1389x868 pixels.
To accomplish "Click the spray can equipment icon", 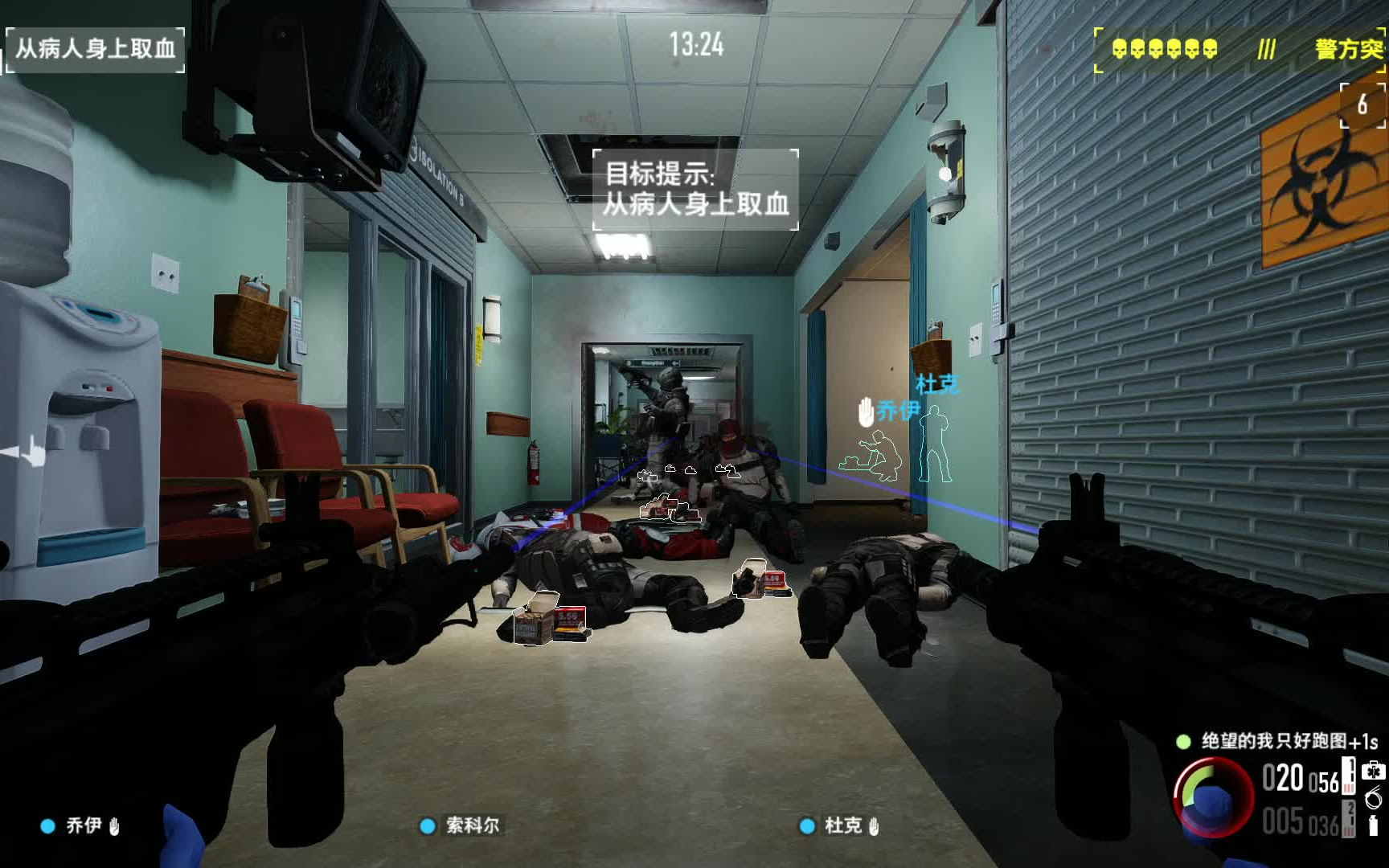I will click(x=1373, y=825).
